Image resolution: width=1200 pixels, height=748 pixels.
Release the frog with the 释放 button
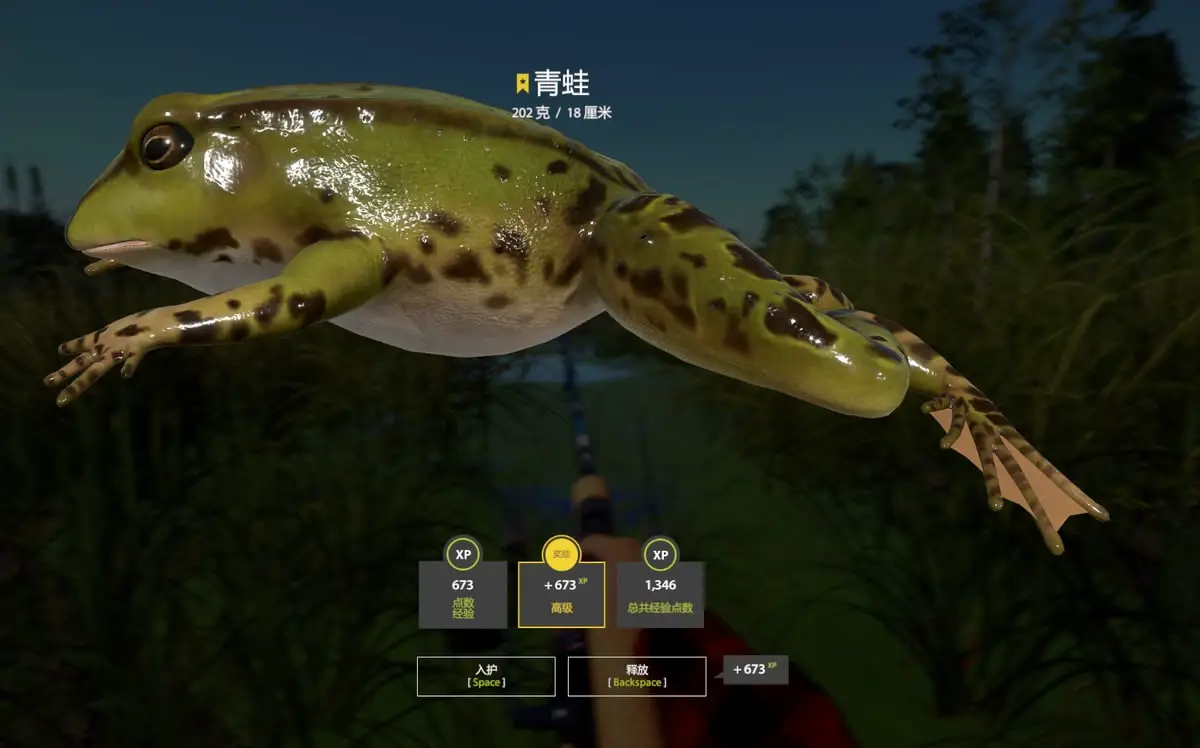coord(637,676)
